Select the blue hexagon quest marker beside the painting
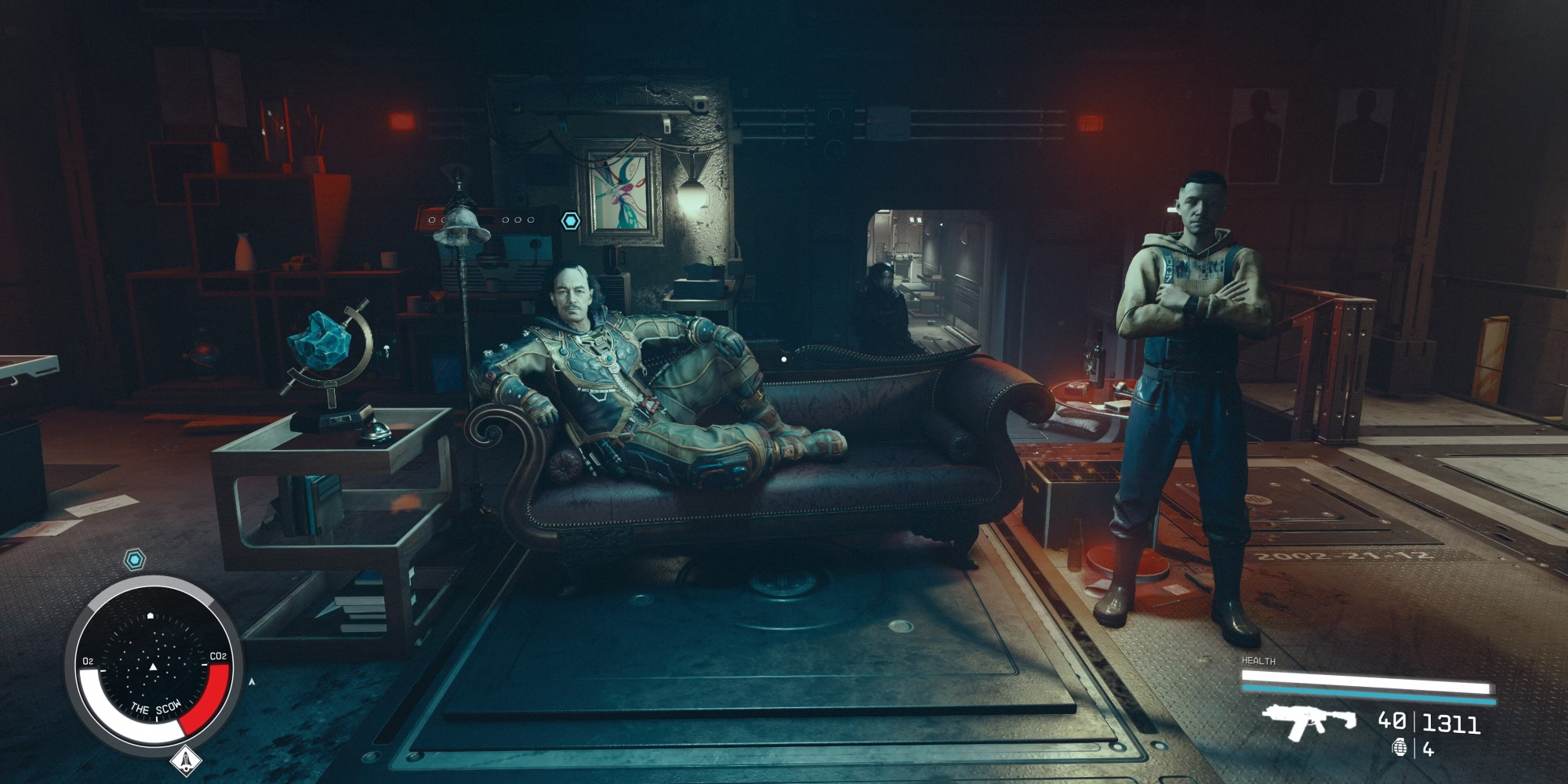Screen dimensions: 1568x784 (x=571, y=221)
